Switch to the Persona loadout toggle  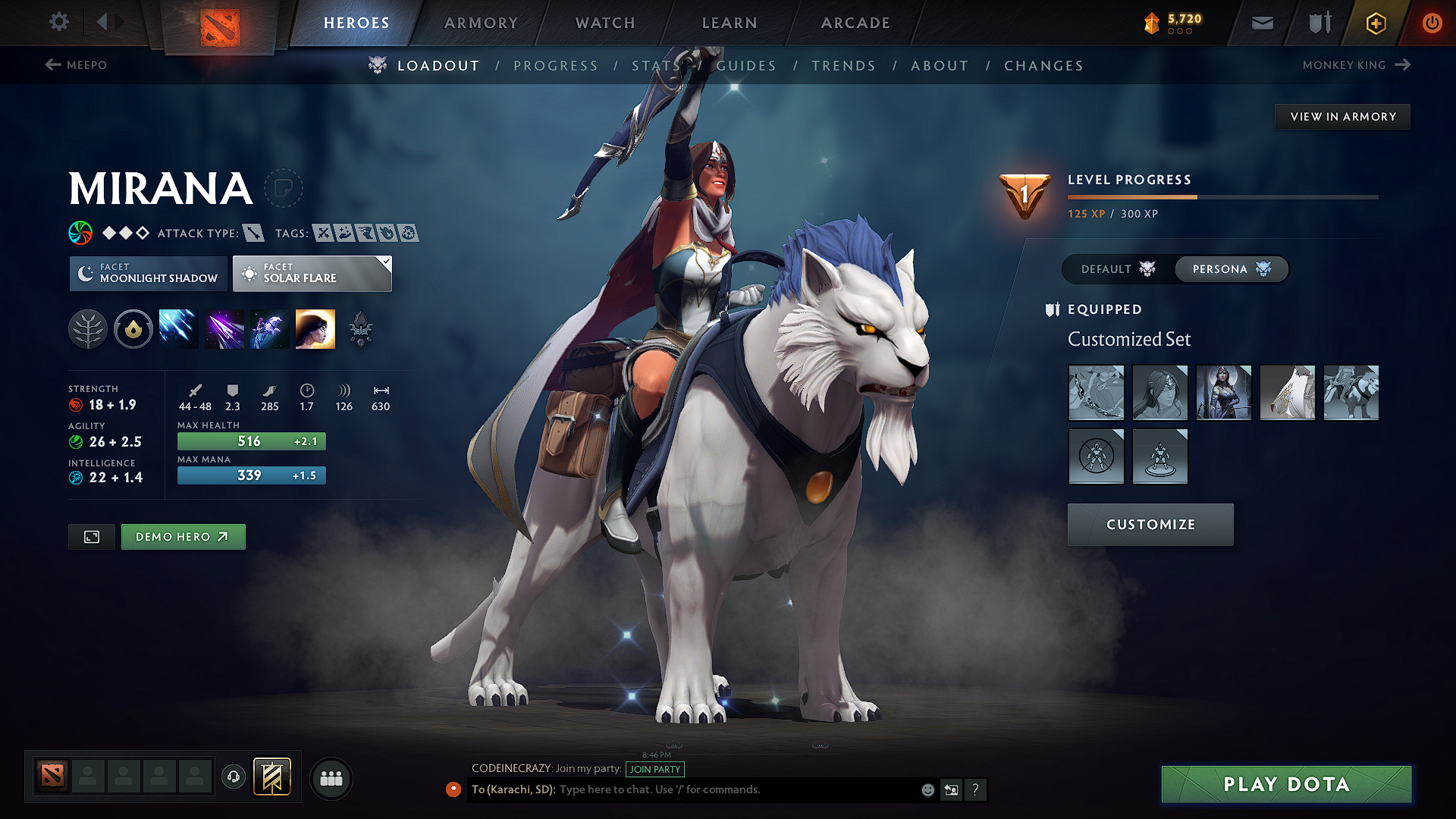click(x=1230, y=269)
